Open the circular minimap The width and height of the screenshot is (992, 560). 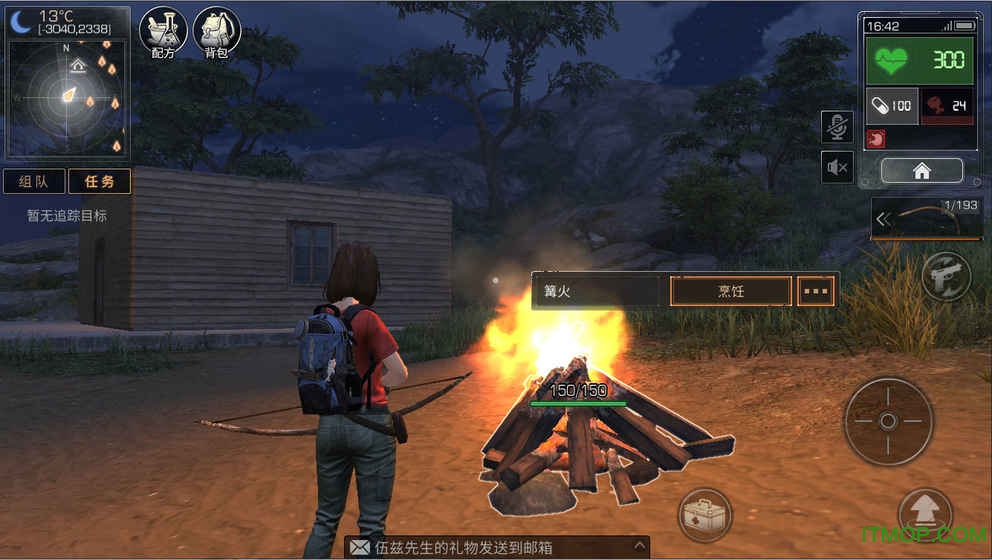[68, 96]
